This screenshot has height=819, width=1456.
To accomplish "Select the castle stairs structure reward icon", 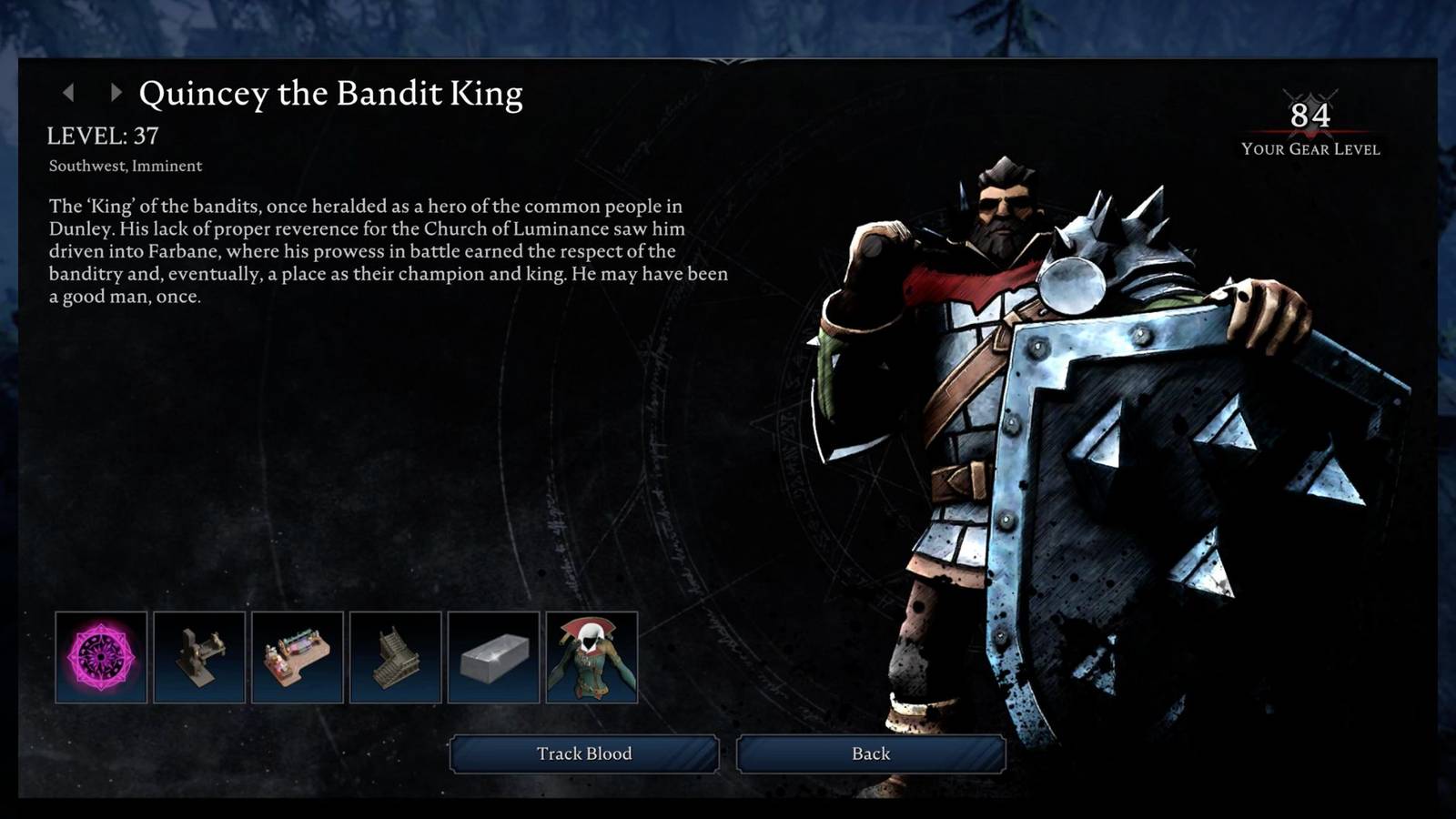I will pyautogui.click(x=396, y=659).
